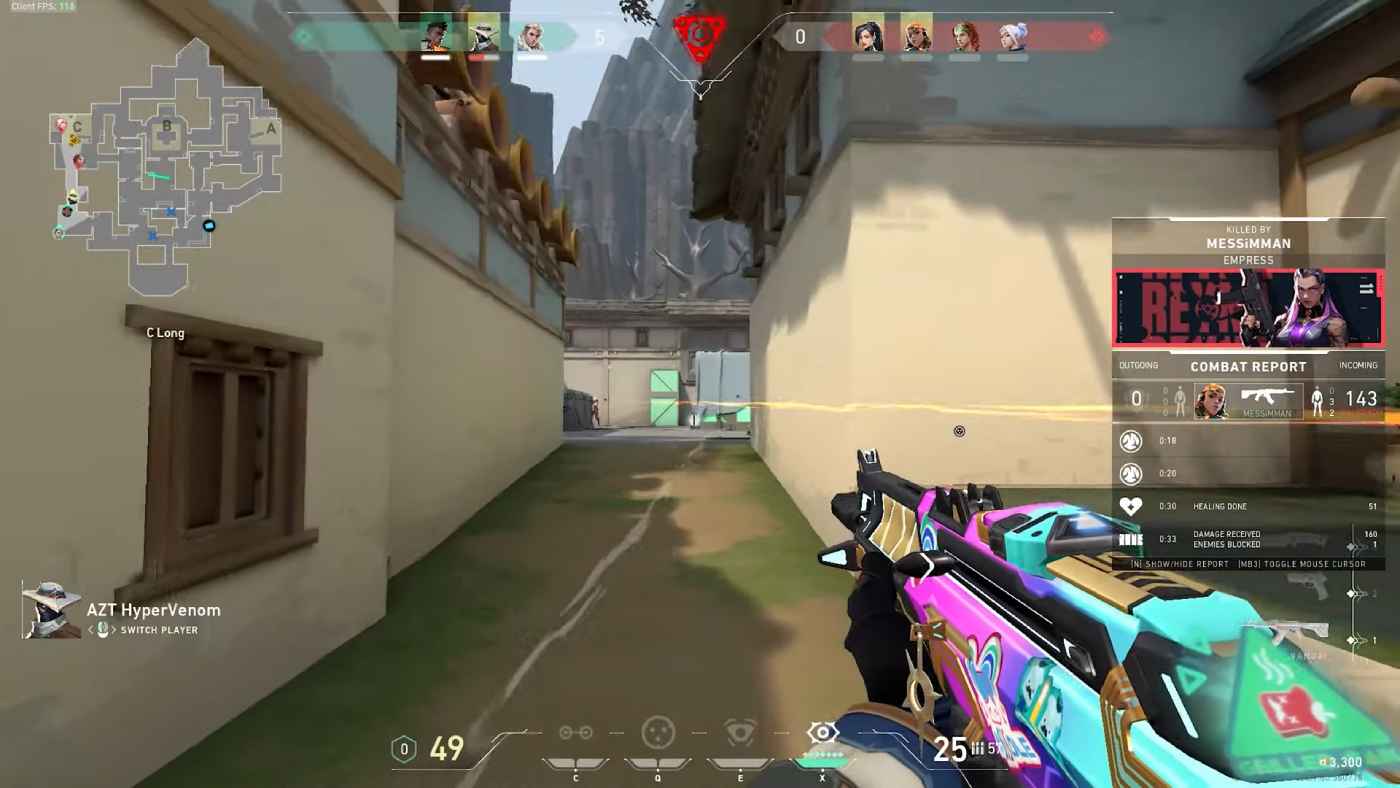Select MESSiMMAN's Vandal row in the combat report
Screen dimensions: 1400x788
point(1248,399)
